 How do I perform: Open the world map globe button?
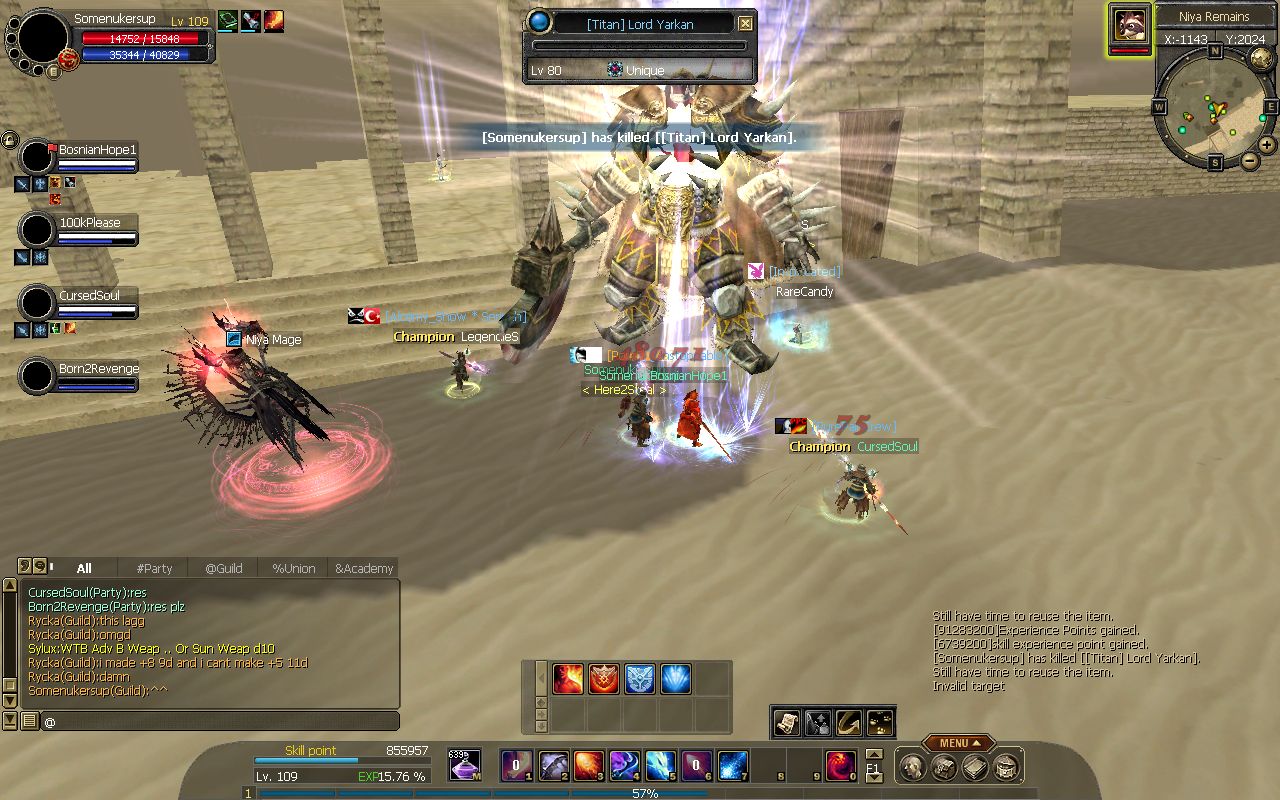pyautogui.click(x=1260, y=58)
